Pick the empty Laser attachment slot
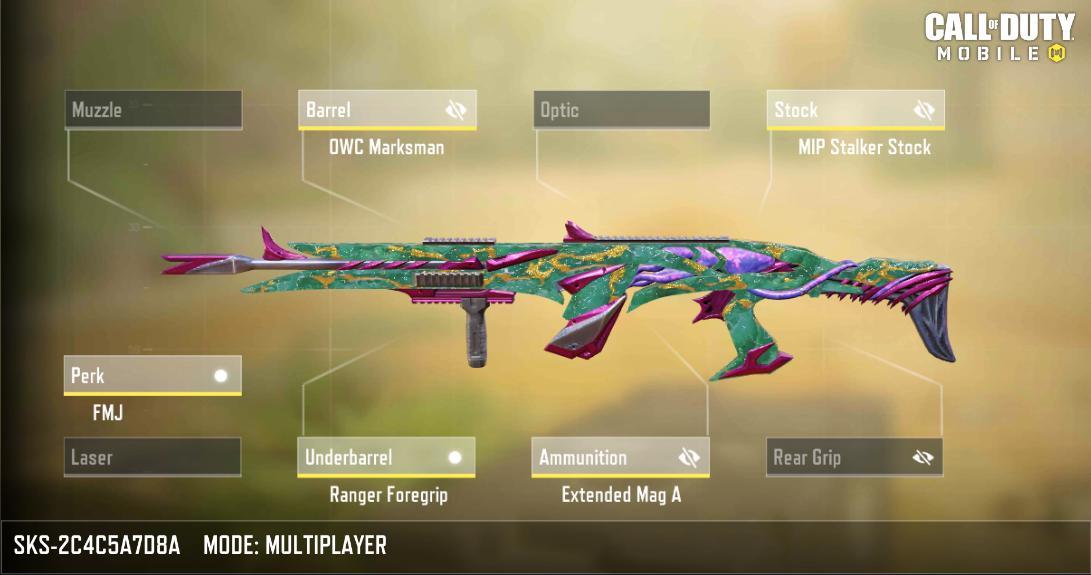The width and height of the screenshot is (1091, 575). click(x=152, y=458)
